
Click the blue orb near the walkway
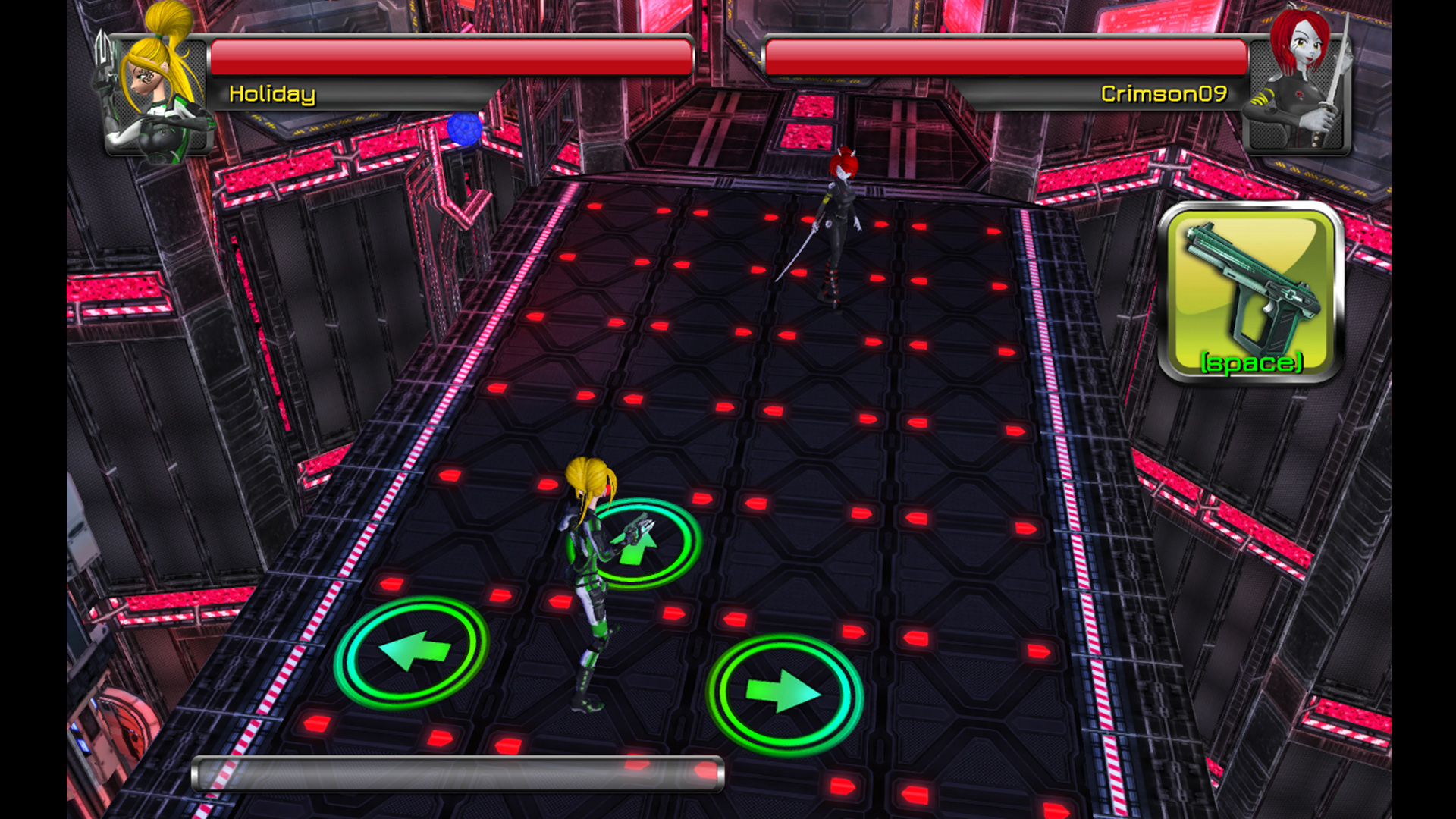464,129
